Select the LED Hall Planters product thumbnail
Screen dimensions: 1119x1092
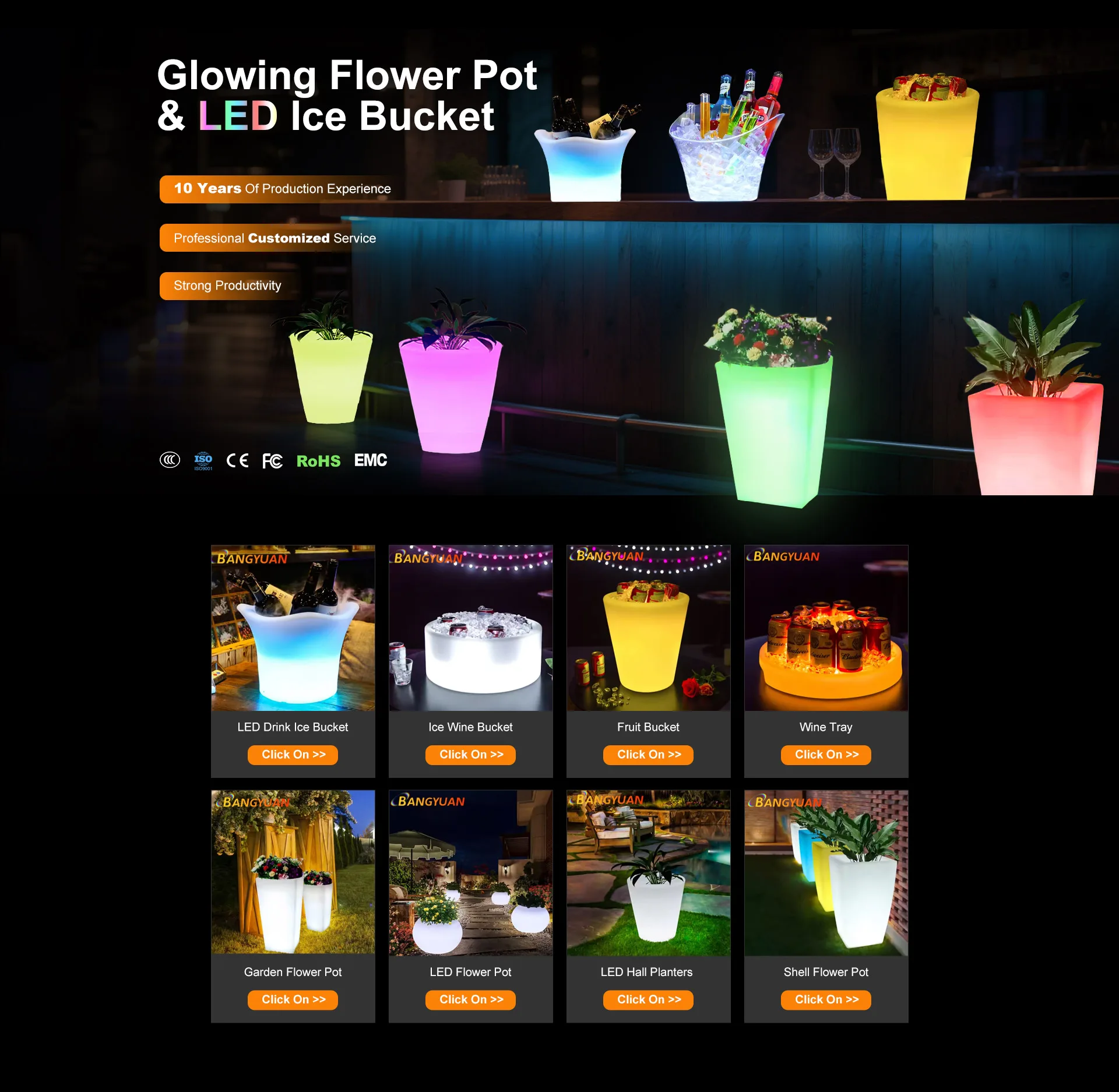point(648,872)
